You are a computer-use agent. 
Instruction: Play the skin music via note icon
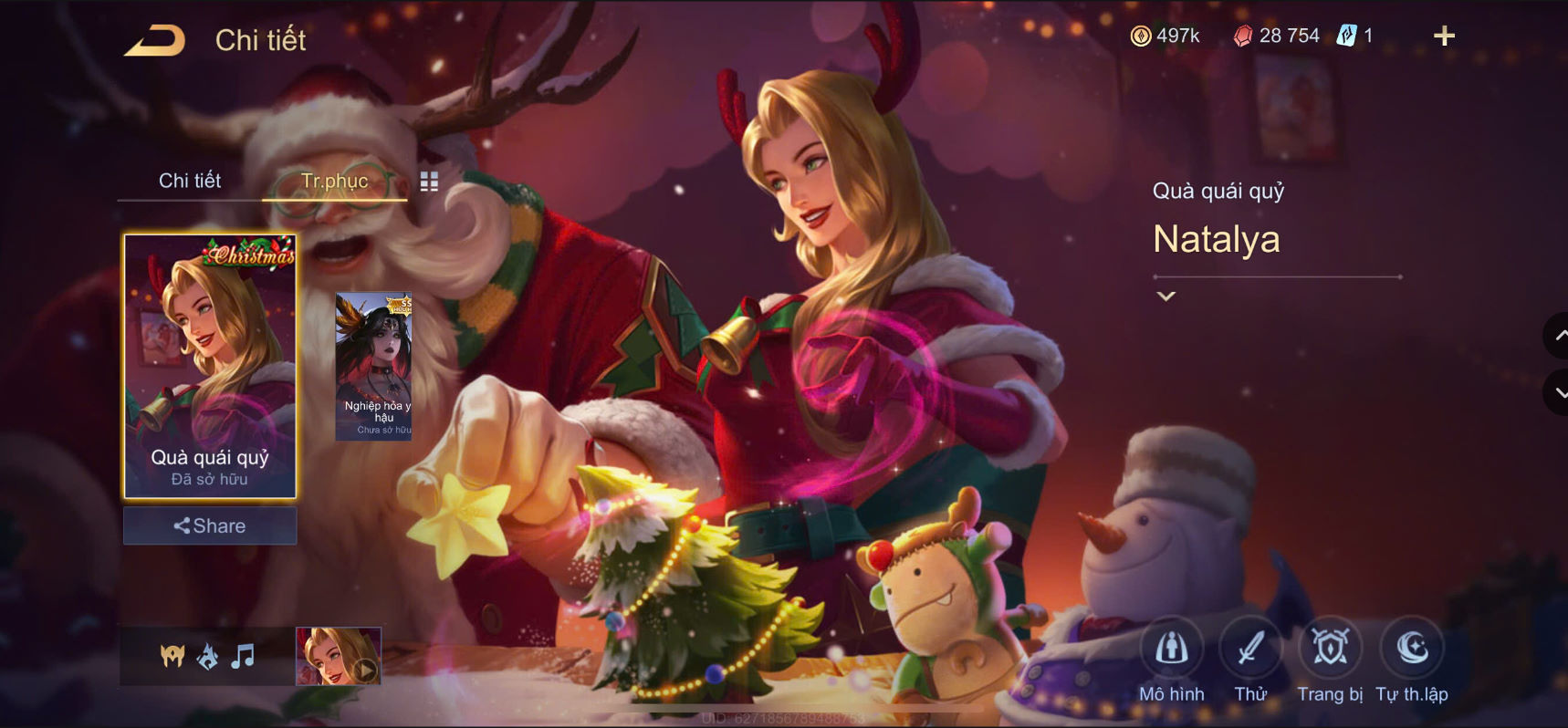pos(242,653)
